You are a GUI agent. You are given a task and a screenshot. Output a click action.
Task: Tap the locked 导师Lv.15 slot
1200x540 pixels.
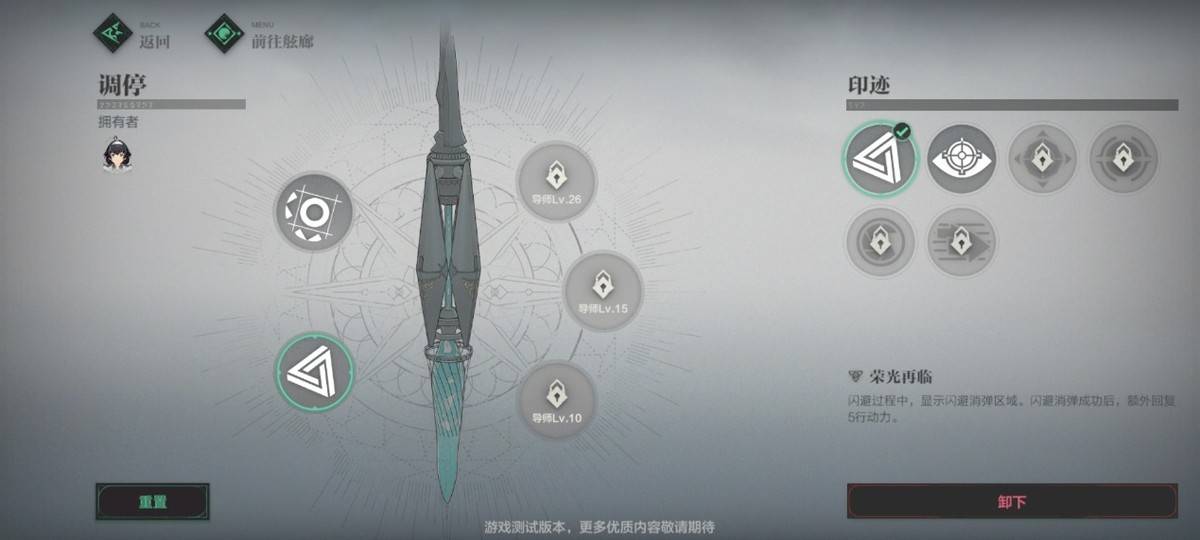click(x=603, y=289)
